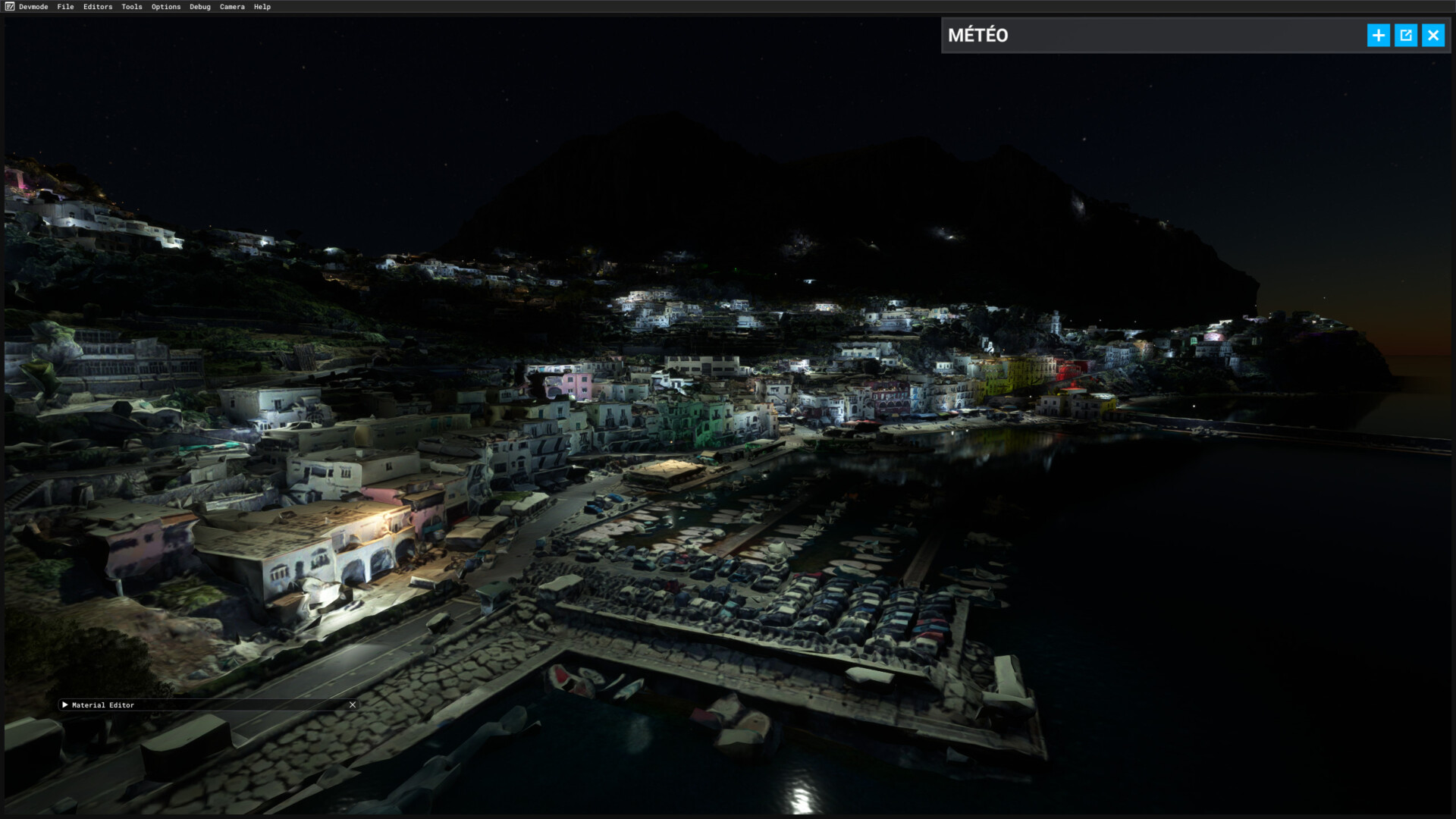Close the Material Editor window
This screenshot has width=1456, height=819.
coord(353,705)
